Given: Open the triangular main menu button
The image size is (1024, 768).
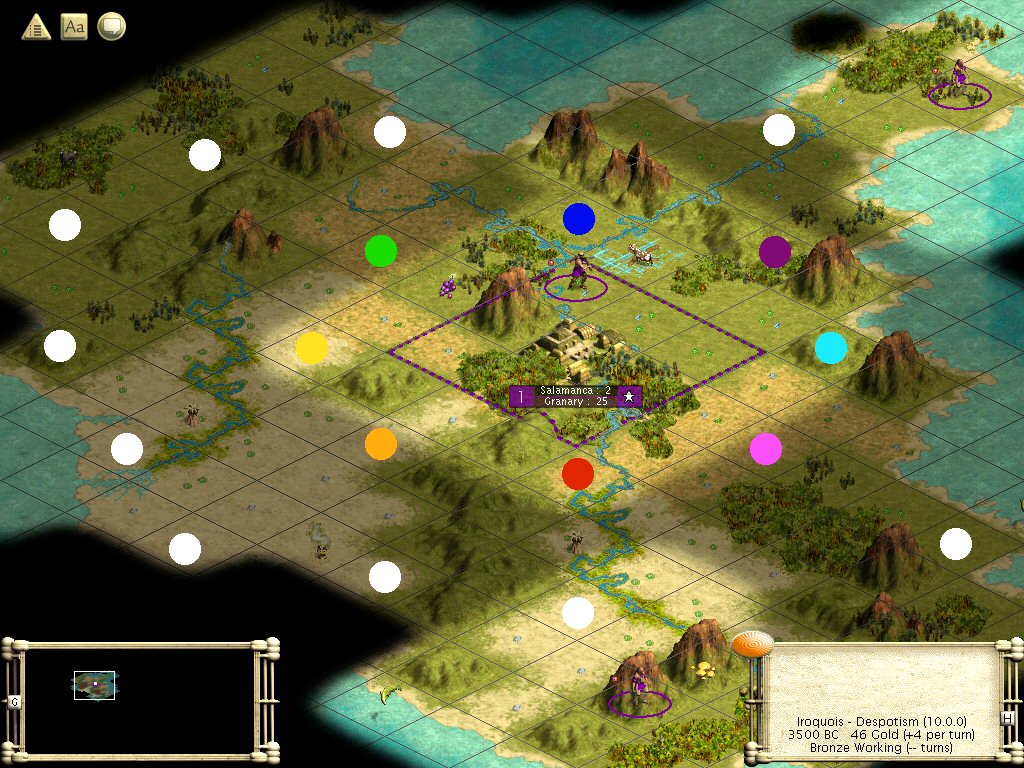Looking at the screenshot, I should [37, 27].
